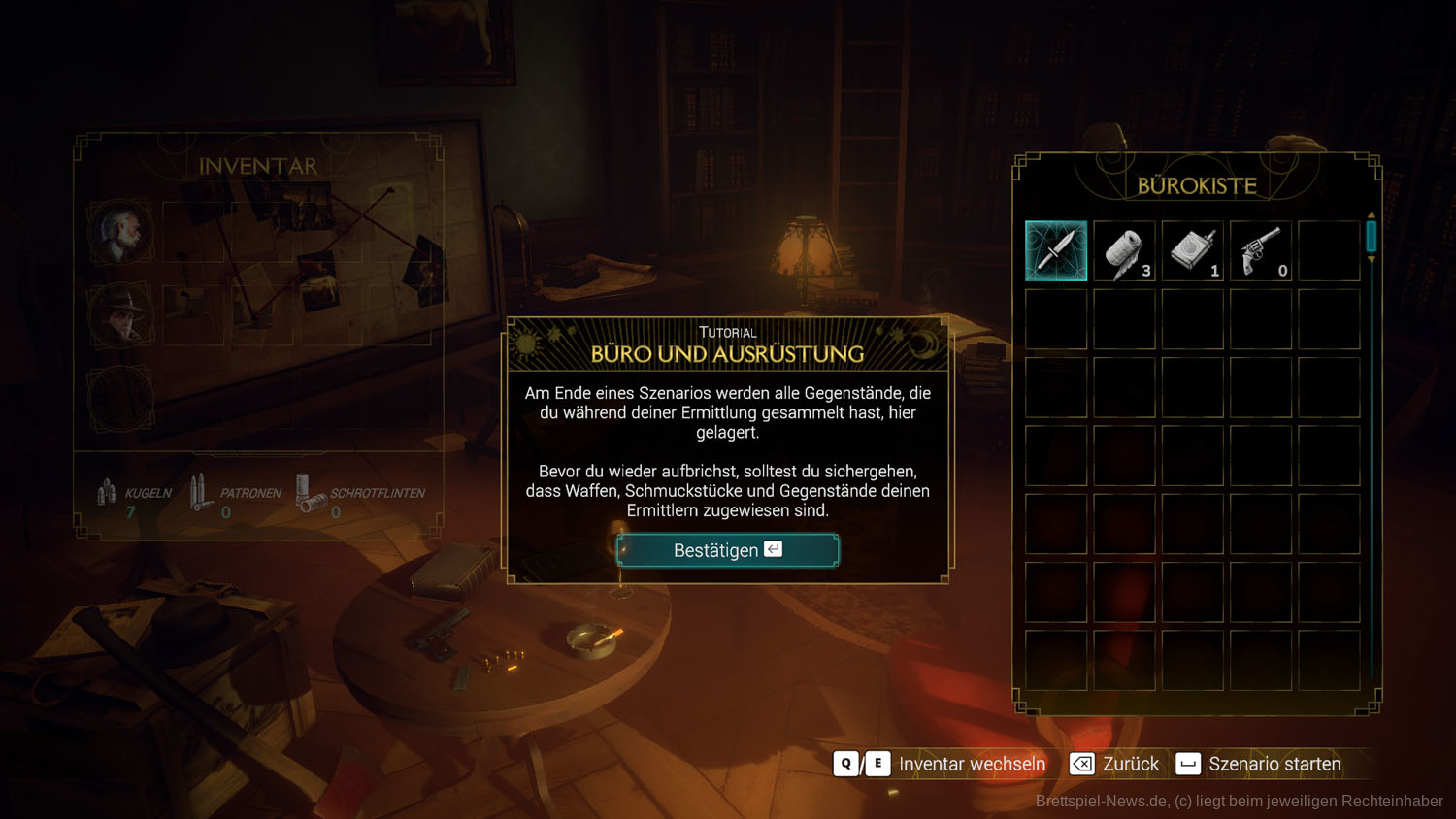Click the Bürokiste scrollbar up arrow
This screenshot has width=1456, height=819.
pyautogui.click(x=1372, y=214)
